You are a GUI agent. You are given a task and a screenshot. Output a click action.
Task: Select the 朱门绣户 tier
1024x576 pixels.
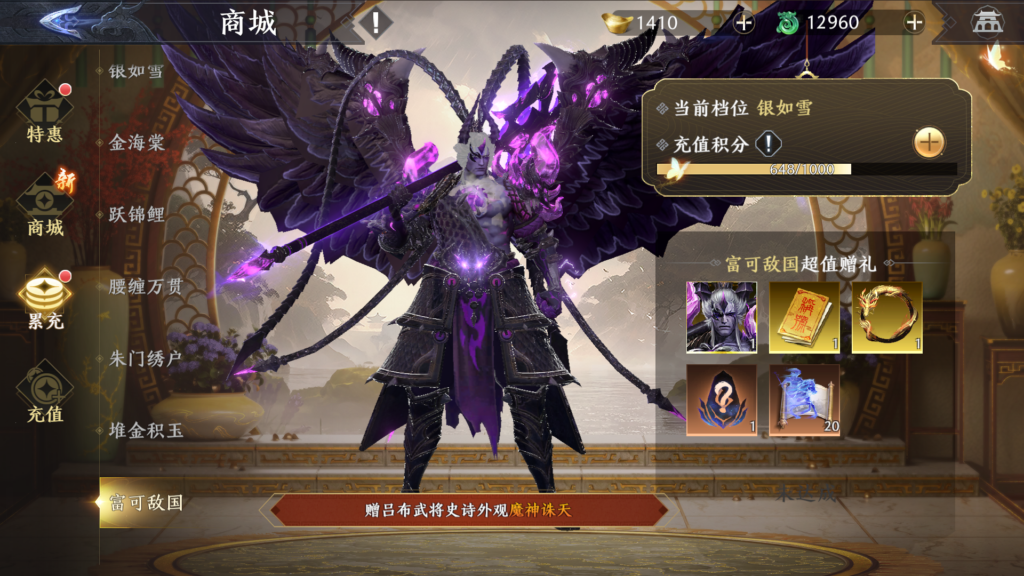tap(145, 359)
